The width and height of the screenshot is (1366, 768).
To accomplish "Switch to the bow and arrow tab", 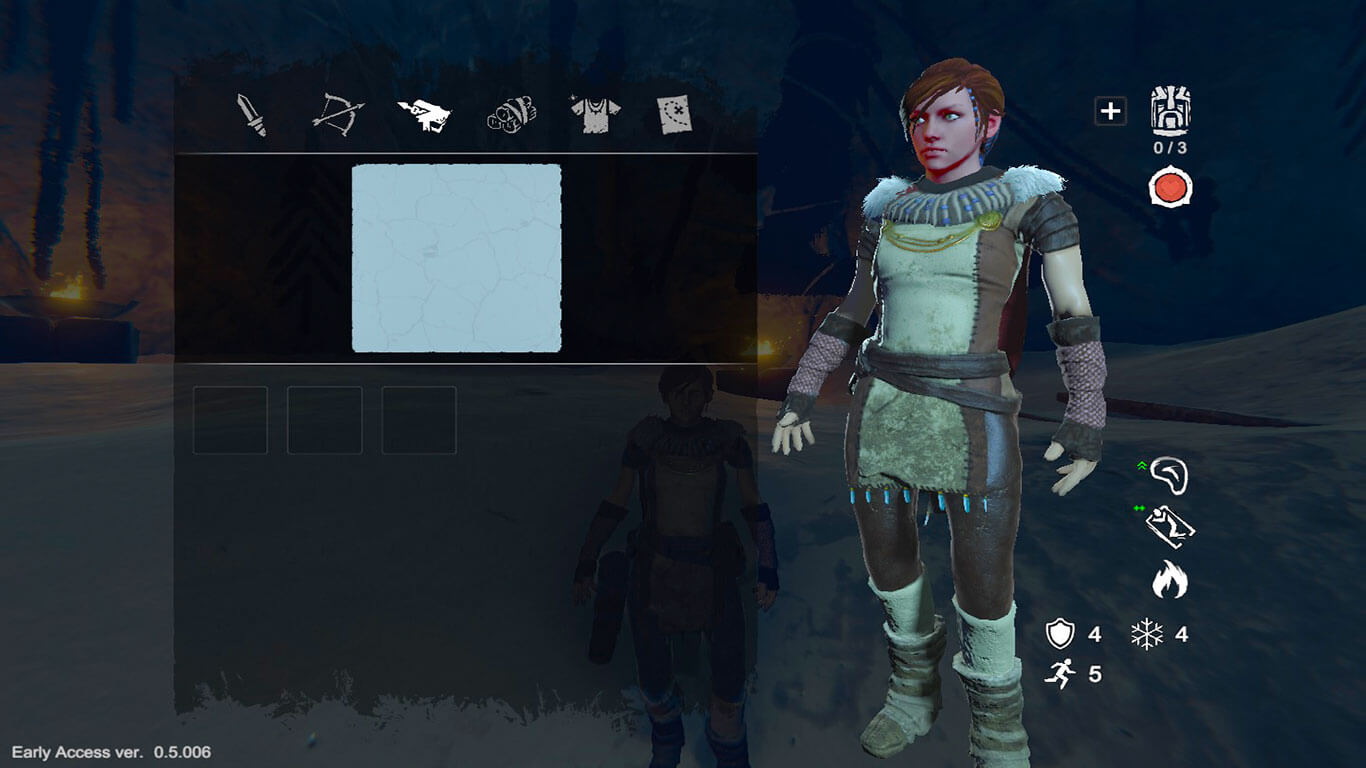I will [x=338, y=114].
